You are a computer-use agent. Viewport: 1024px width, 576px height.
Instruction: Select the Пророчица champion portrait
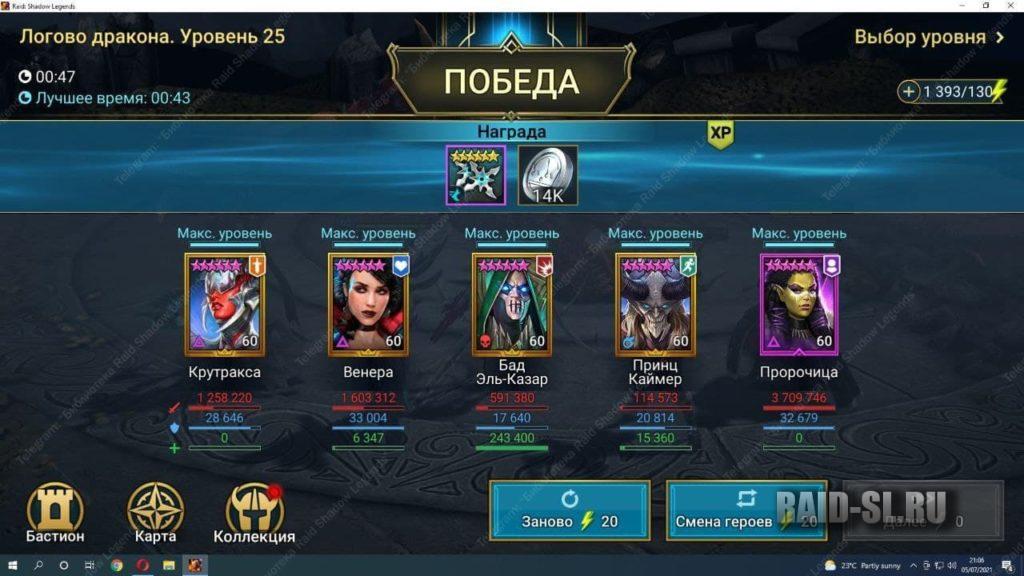(799, 304)
